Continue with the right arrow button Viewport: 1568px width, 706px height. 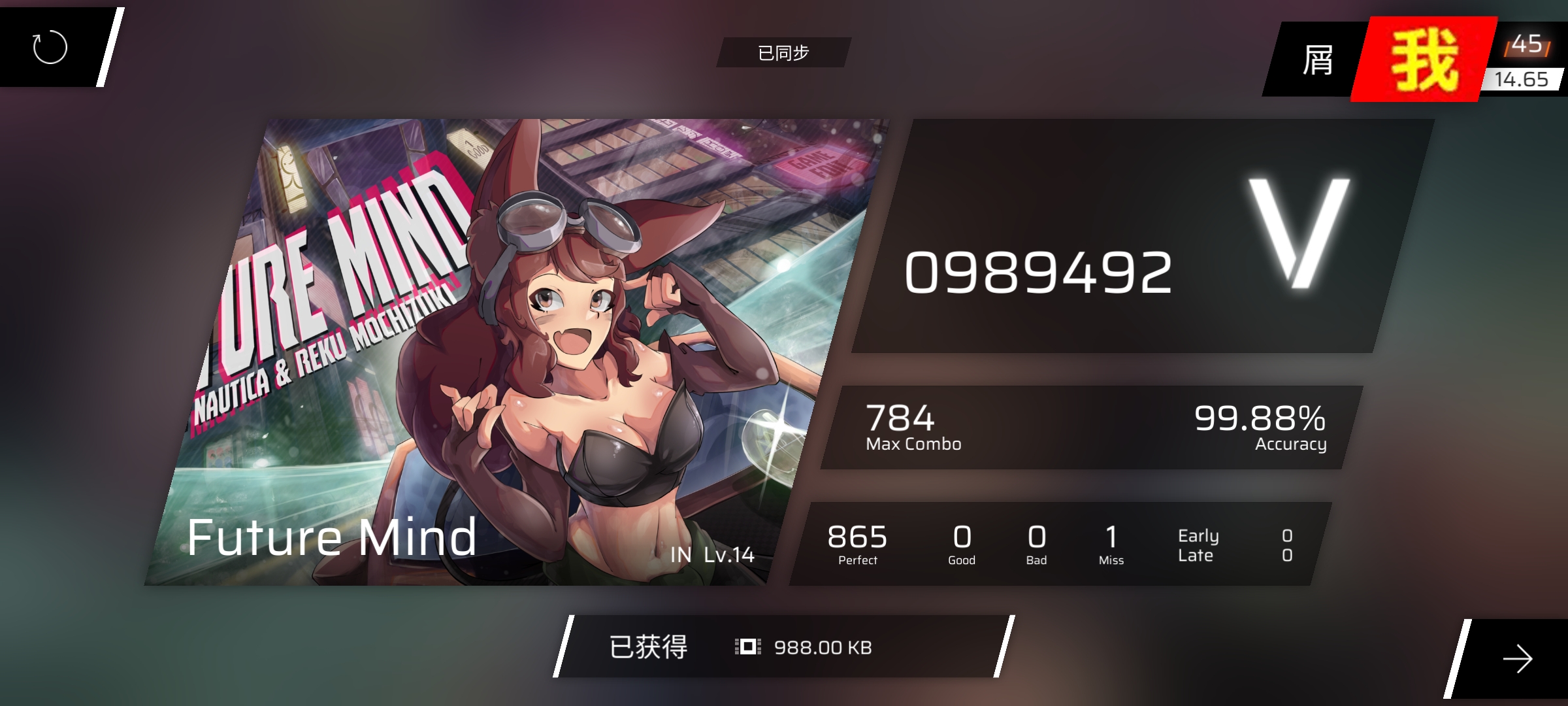pos(1517,658)
